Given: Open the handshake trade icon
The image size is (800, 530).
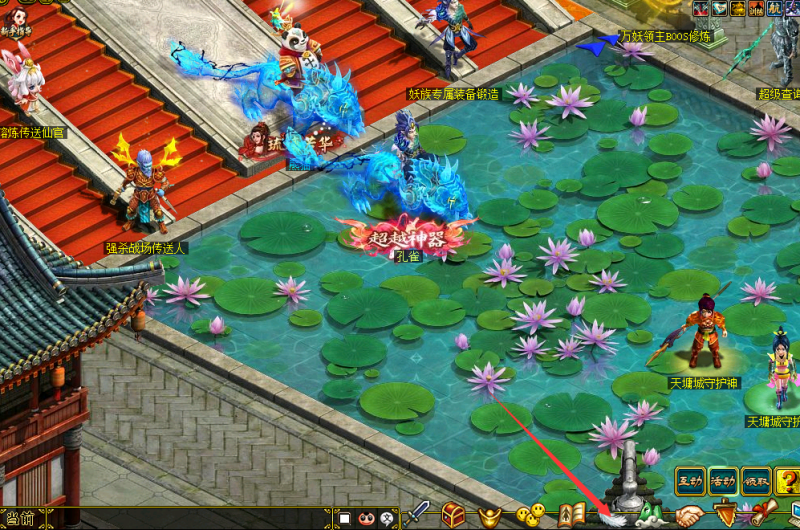Looking at the screenshot, I should [688, 516].
